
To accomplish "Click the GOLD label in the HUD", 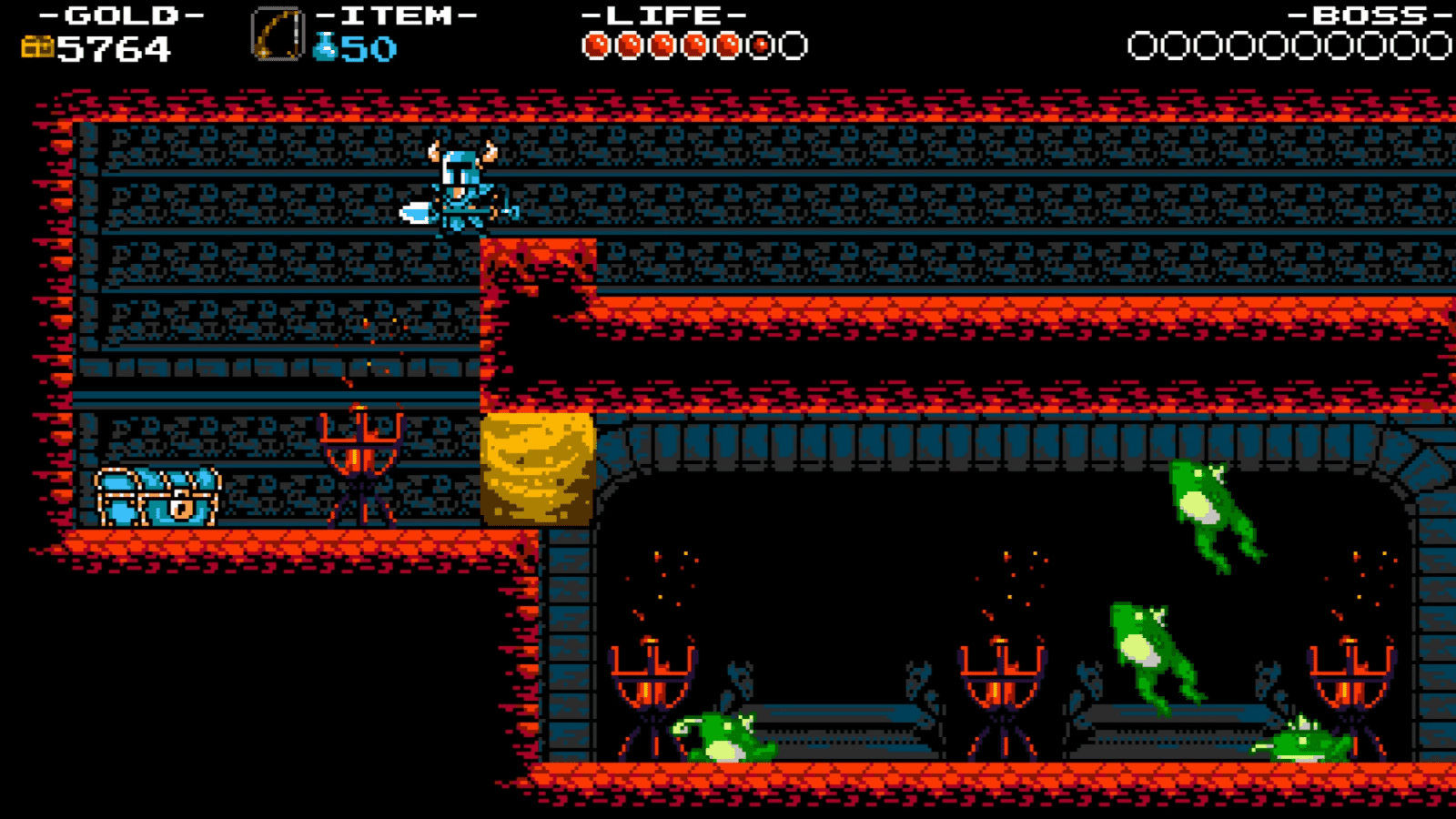I will pyautogui.click(x=114, y=14).
